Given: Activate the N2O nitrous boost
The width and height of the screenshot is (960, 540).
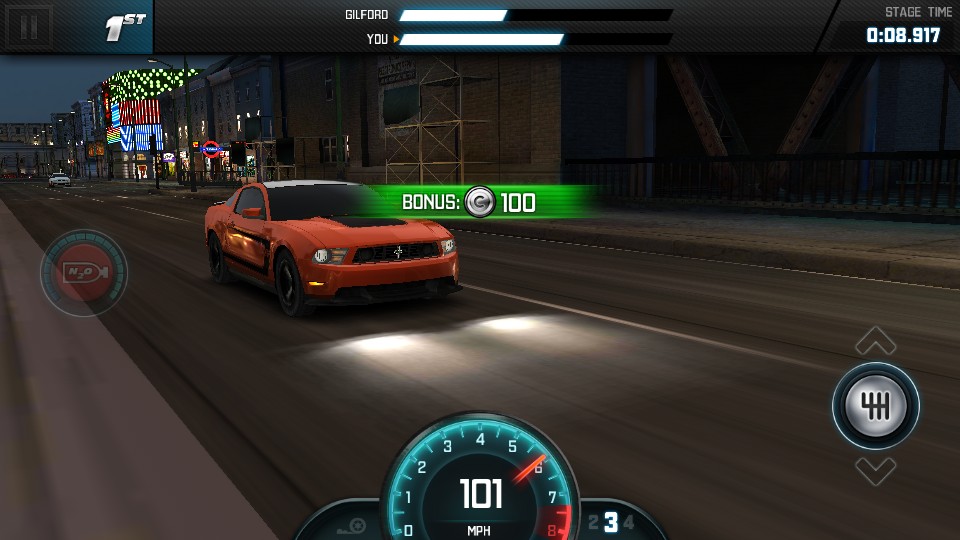Looking at the screenshot, I should click(84, 273).
